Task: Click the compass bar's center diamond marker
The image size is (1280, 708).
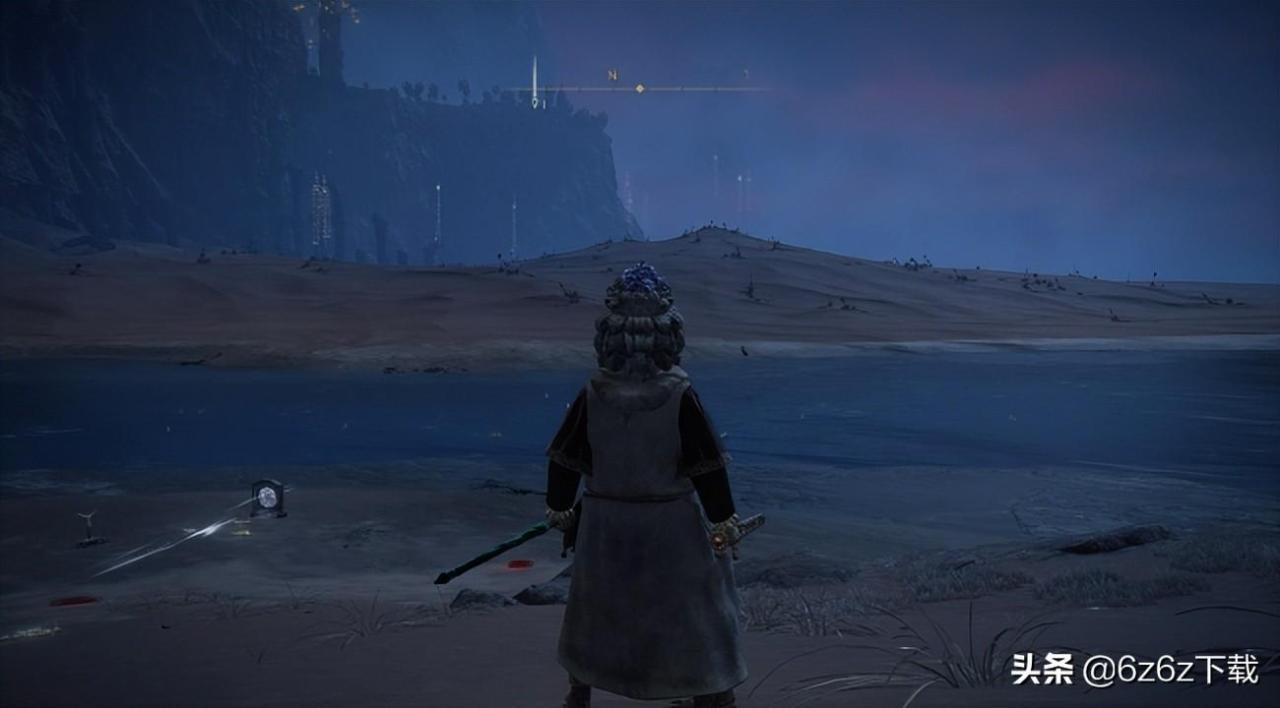Action: click(x=640, y=89)
